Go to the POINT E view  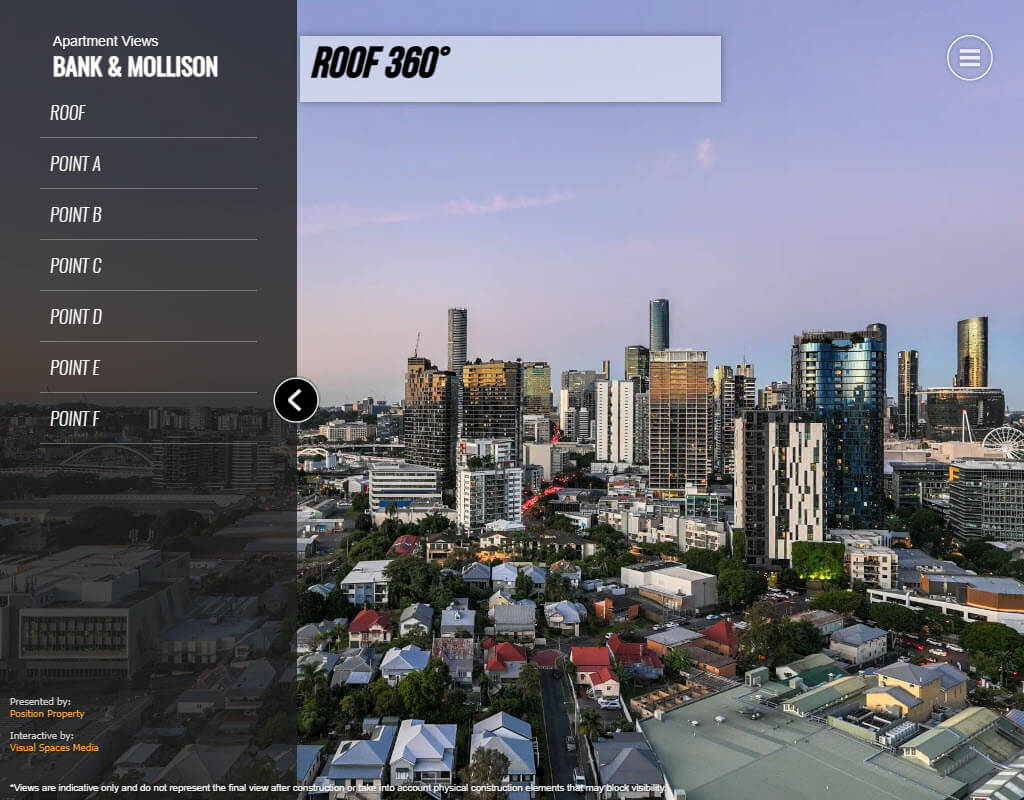pyautogui.click(x=75, y=368)
